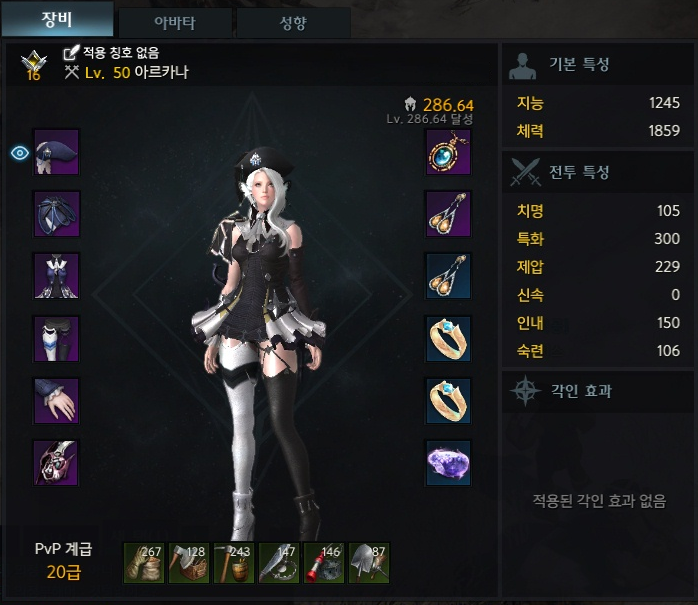Toggle the eye icon for helmet visibility
This screenshot has height=605, width=698.
[x=19, y=152]
